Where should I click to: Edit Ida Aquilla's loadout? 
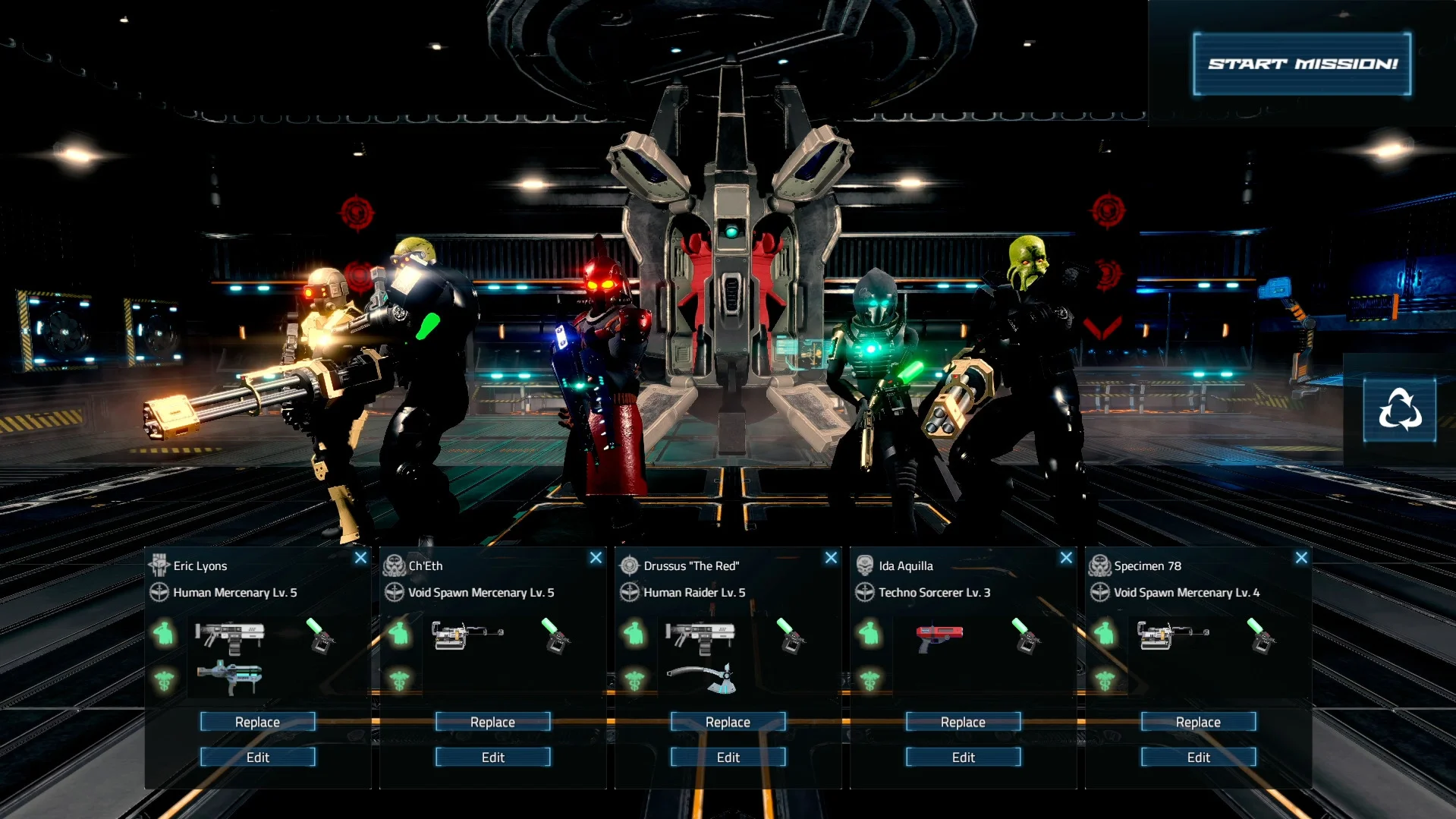tap(963, 757)
